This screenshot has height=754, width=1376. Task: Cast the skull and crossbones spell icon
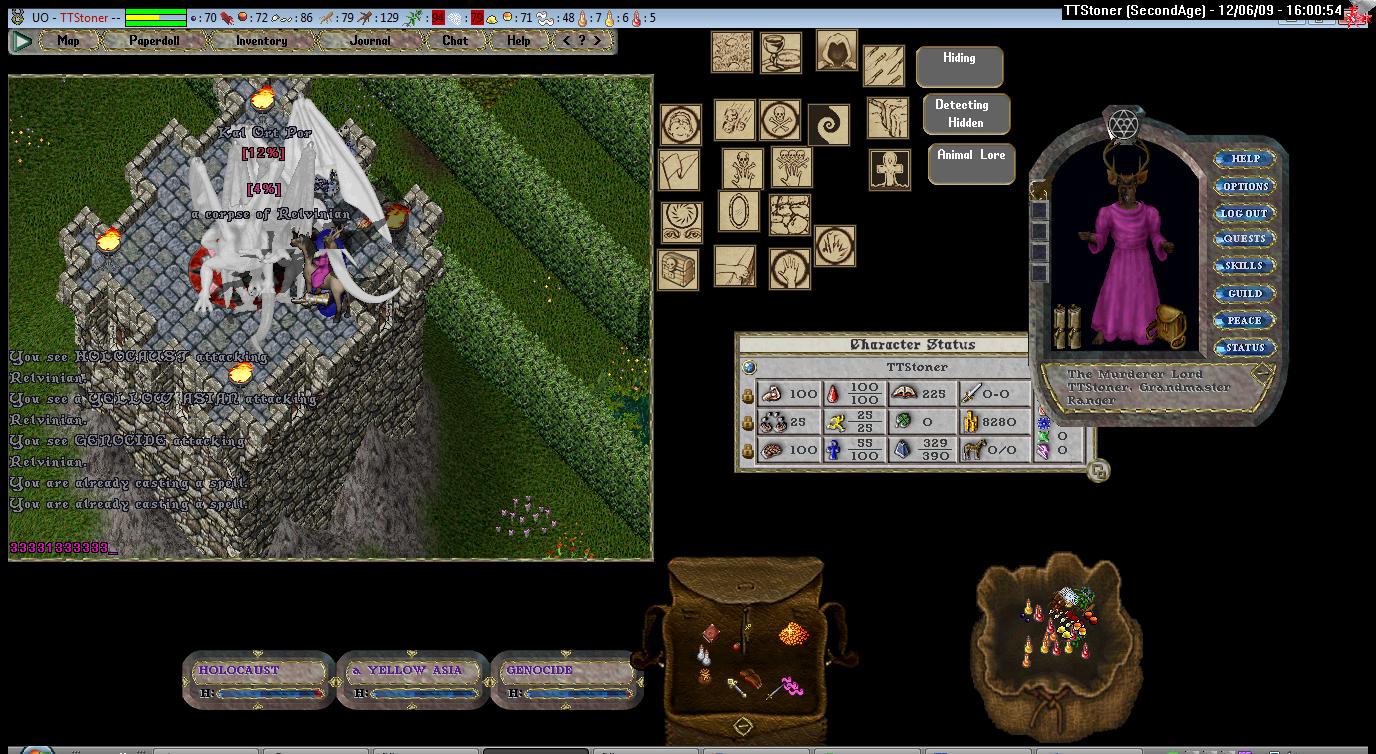point(779,120)
